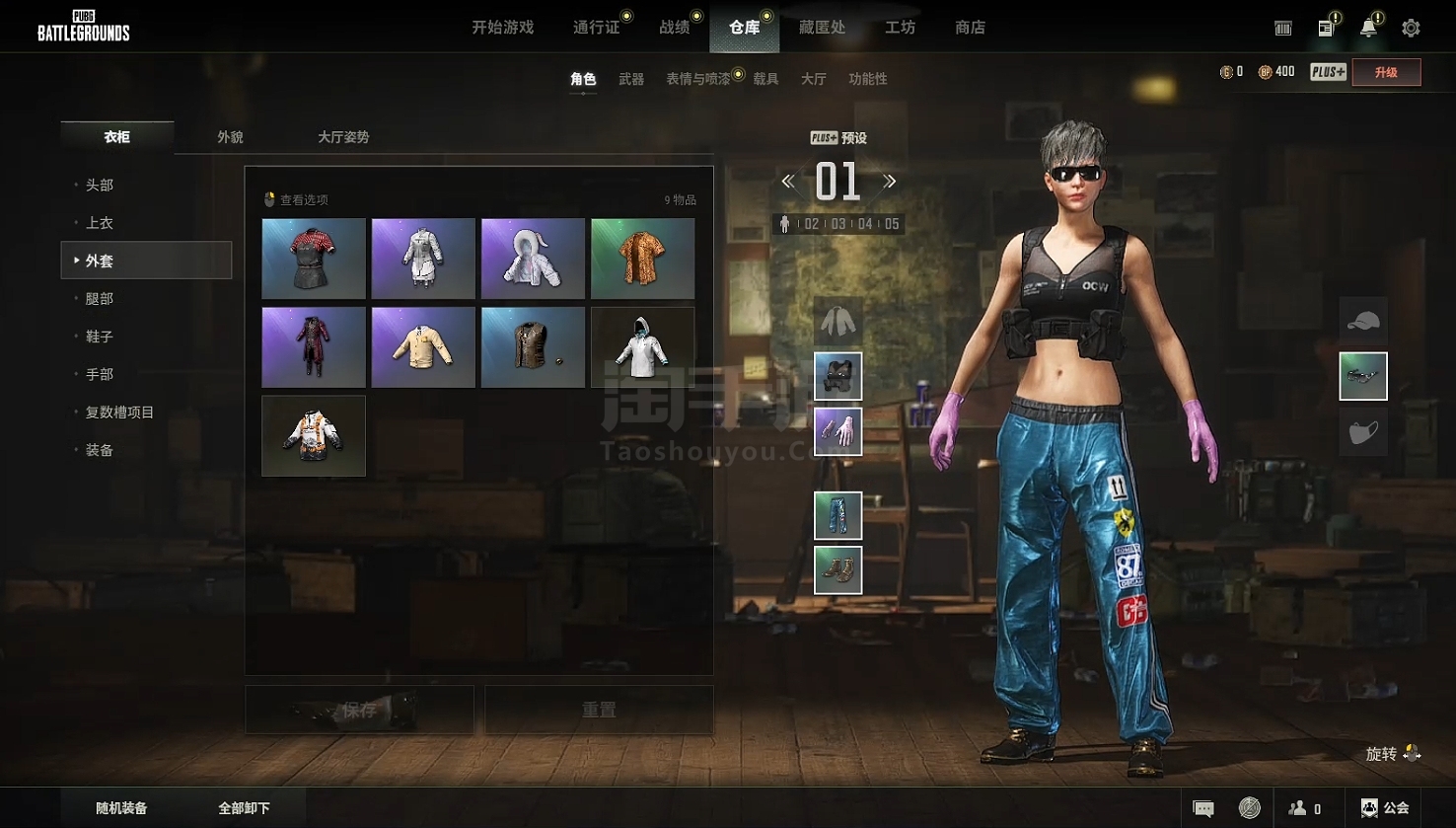Click the equipped blue pants slot

click(837, 515)
